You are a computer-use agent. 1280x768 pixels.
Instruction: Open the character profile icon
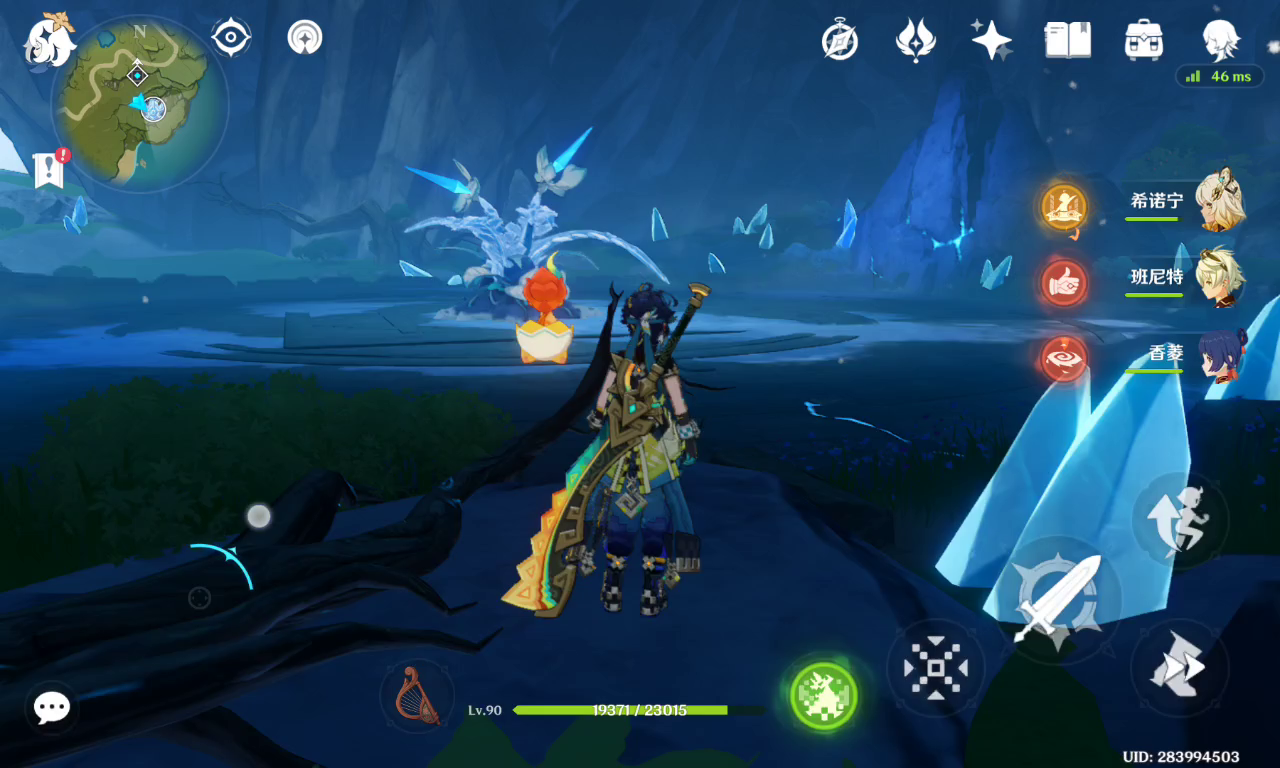coord(1221,40)
